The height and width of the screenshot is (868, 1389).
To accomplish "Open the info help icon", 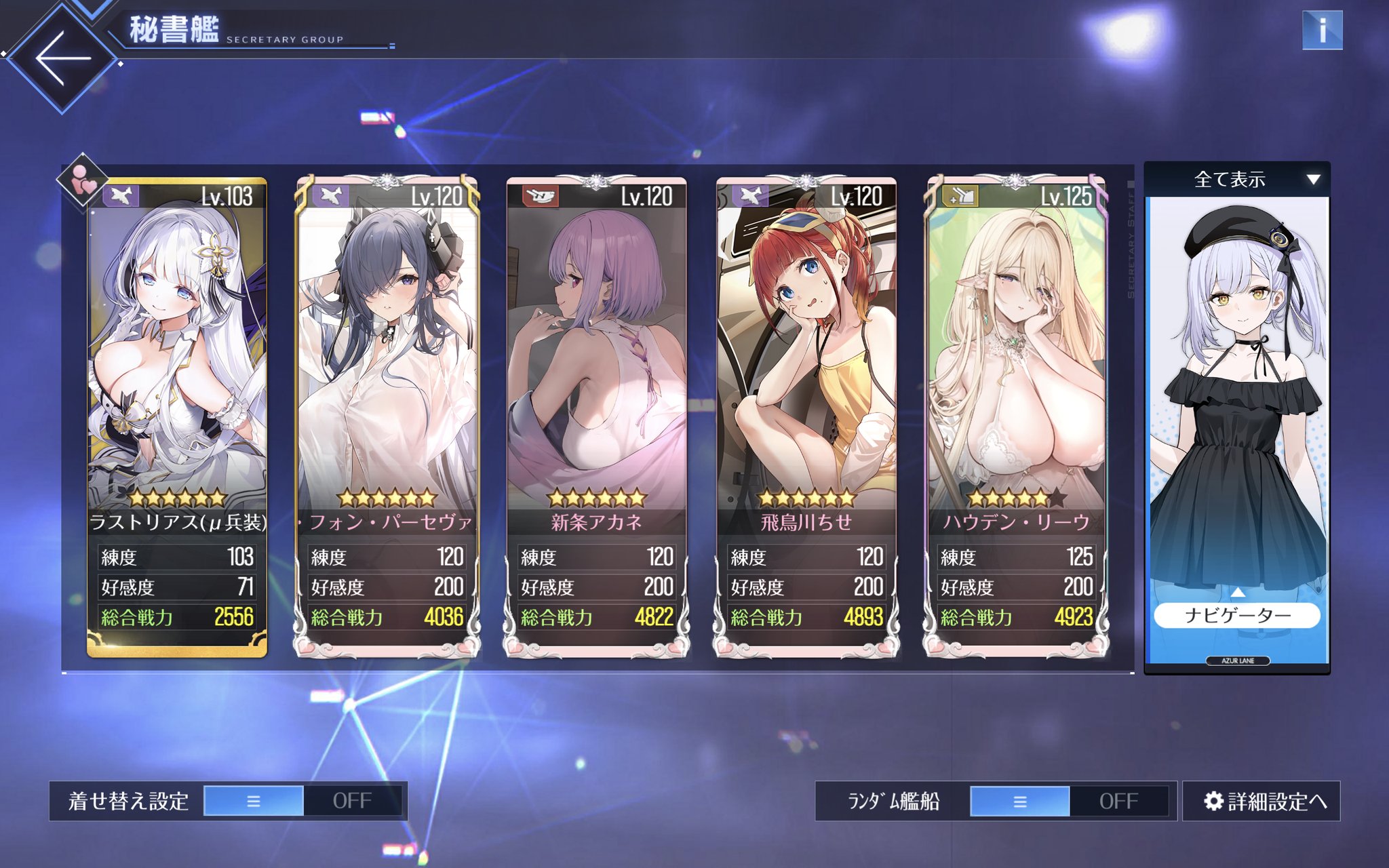I will click(1322, 31).
